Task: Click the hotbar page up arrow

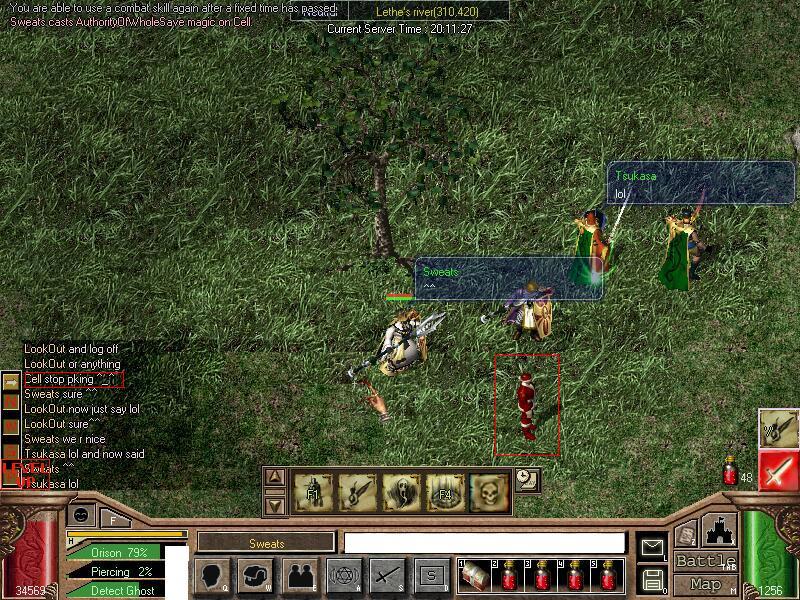Action: pos(275,477)
